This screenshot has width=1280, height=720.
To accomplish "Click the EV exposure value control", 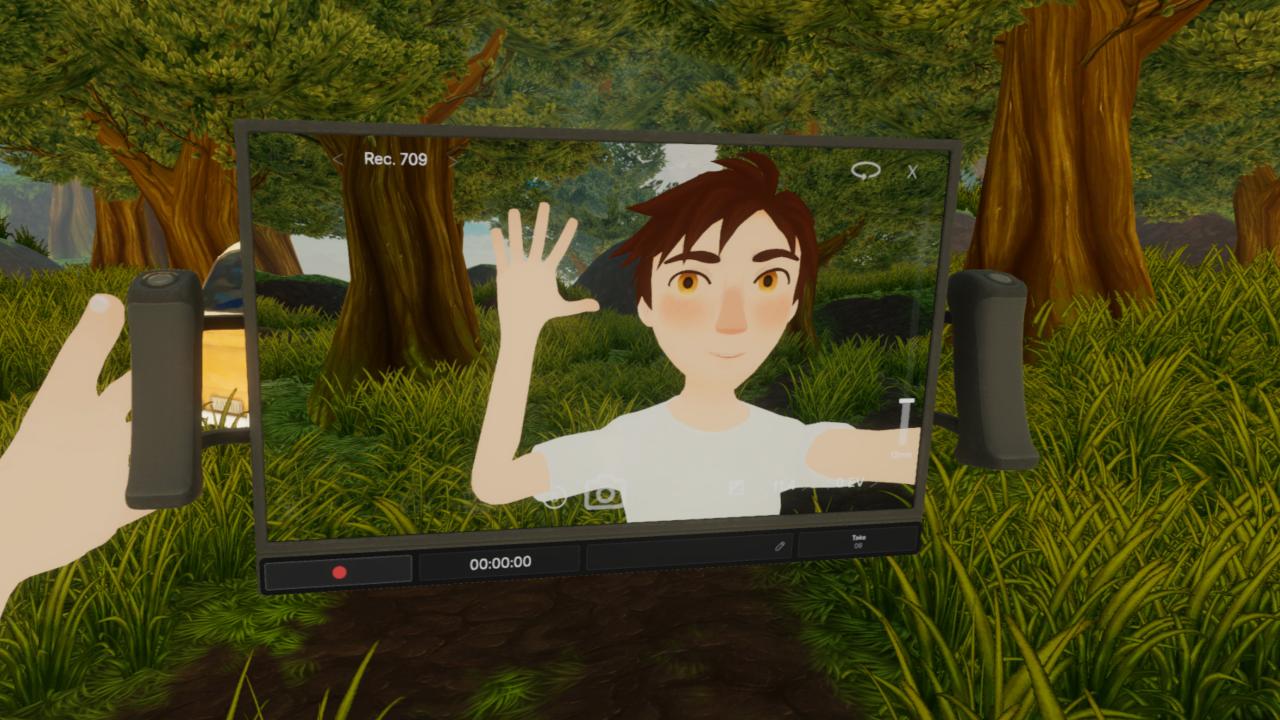I will pyautogui.click(x=851, y=484).
